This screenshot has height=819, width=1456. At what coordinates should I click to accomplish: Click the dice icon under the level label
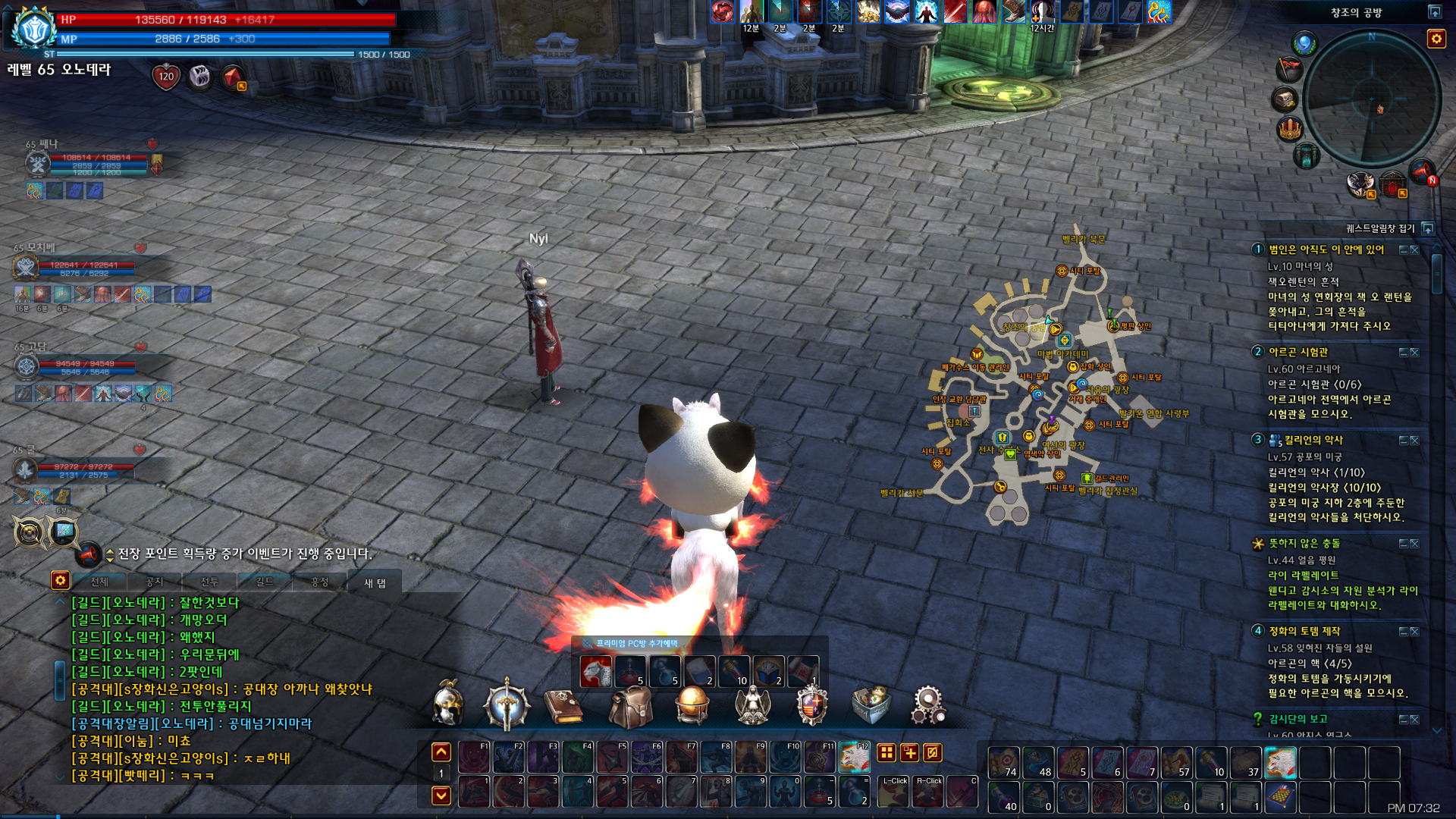click(199, 77)
